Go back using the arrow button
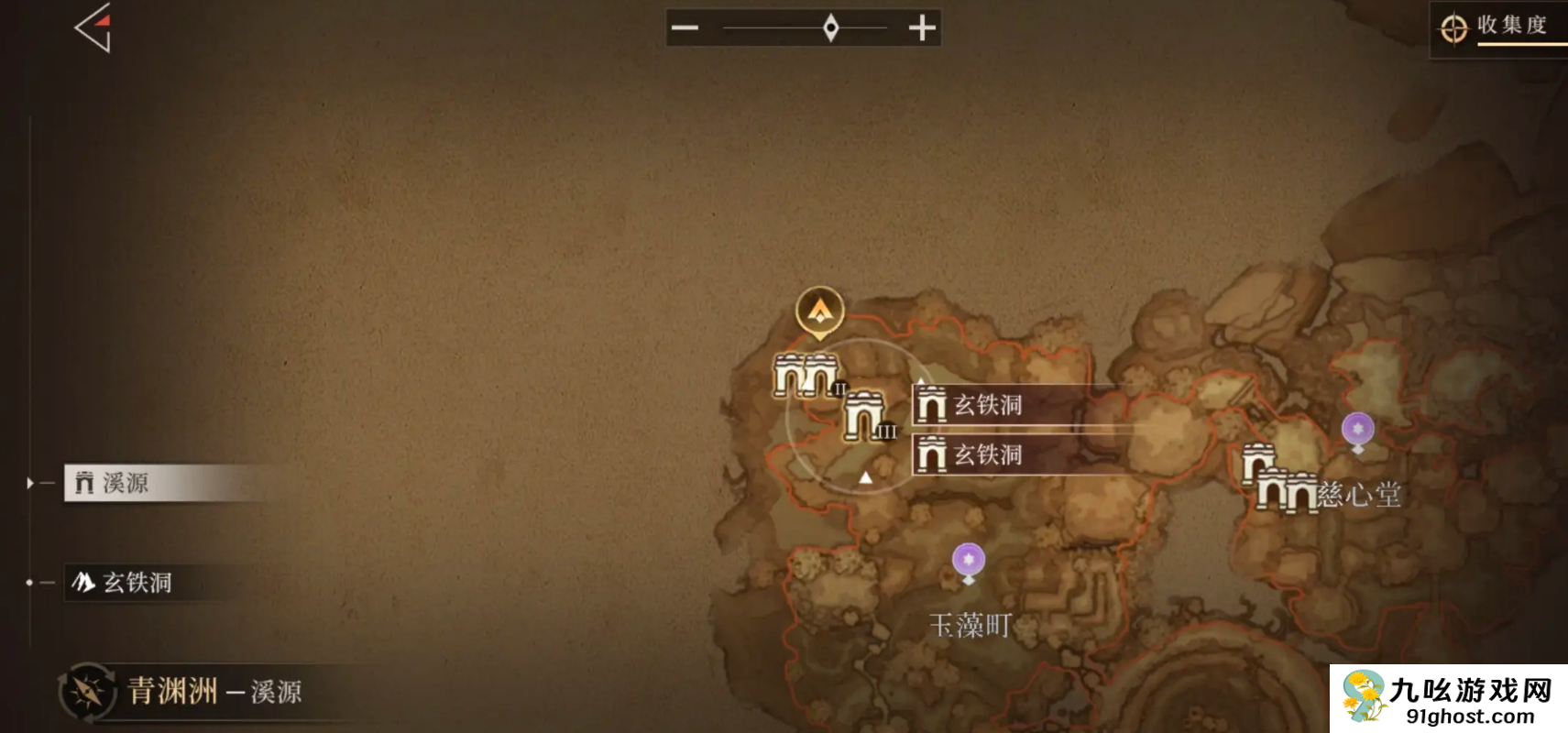The width and height of the screenshot is (1568, 733). (x=93, y=28)
